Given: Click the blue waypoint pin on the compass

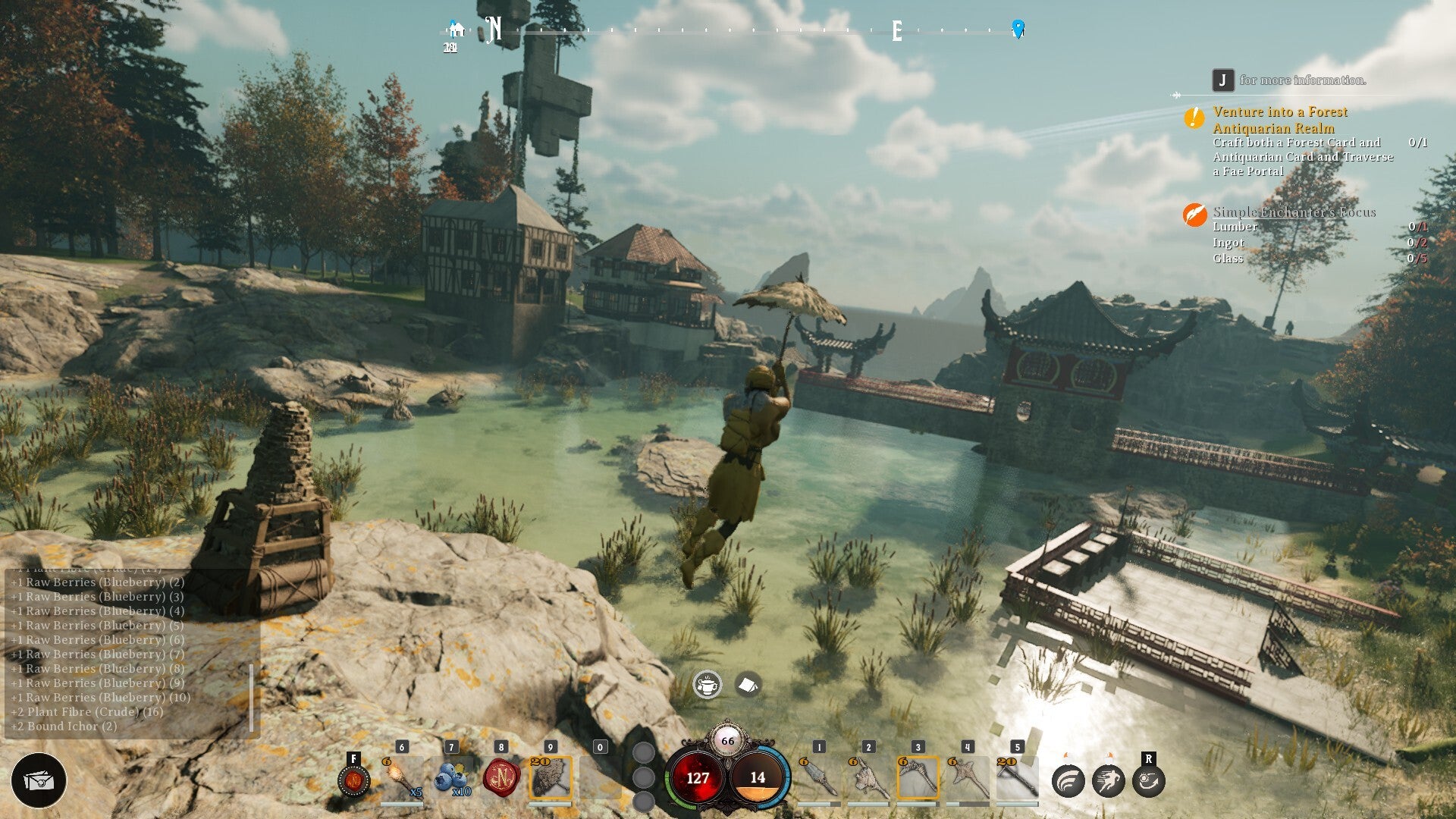Looking at the screenshot, I should (x=1018, y=29).
